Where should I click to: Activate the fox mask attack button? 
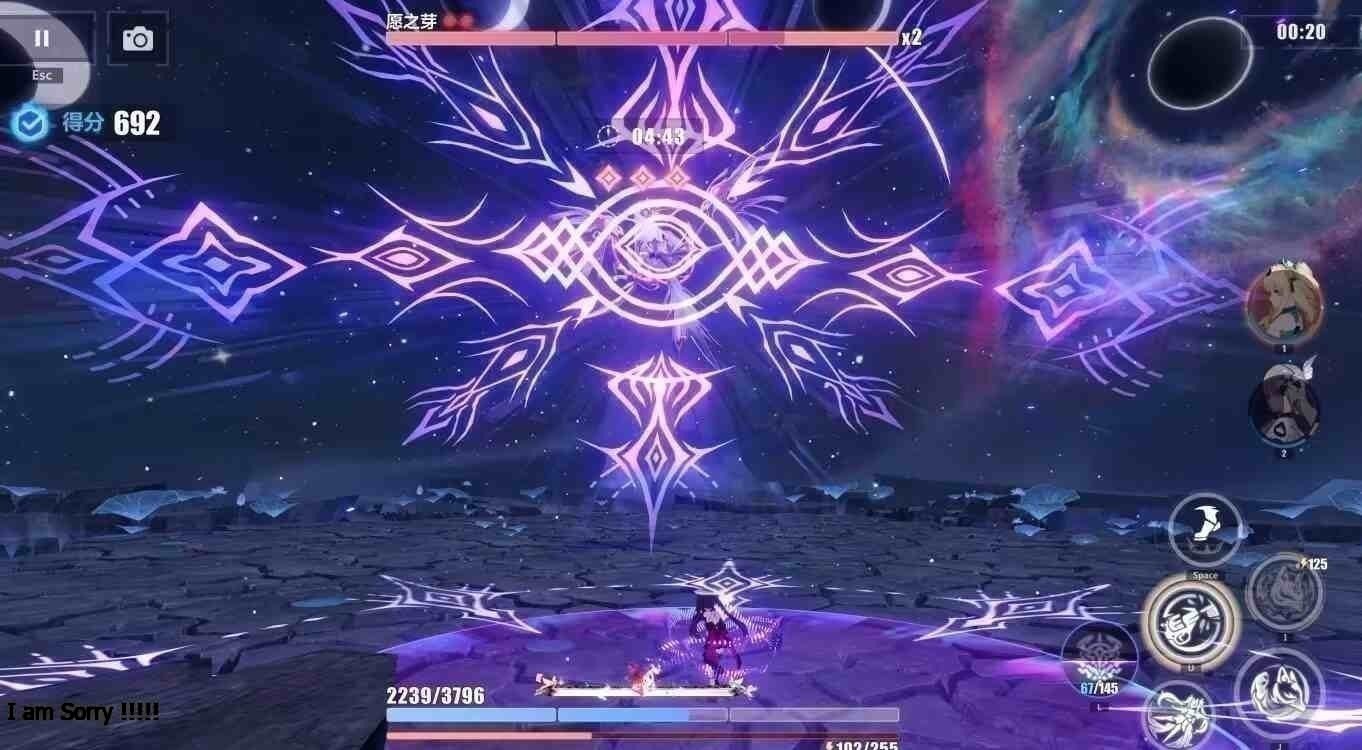pos(1279,689)
